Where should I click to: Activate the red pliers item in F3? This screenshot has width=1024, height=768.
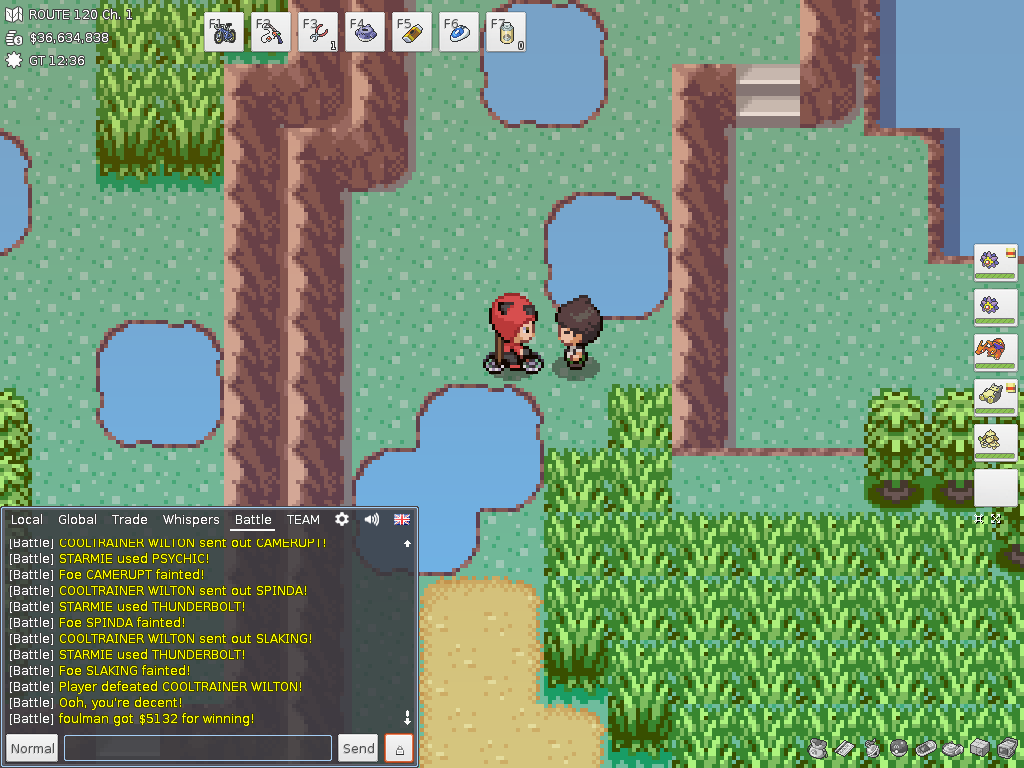(318, 32)
